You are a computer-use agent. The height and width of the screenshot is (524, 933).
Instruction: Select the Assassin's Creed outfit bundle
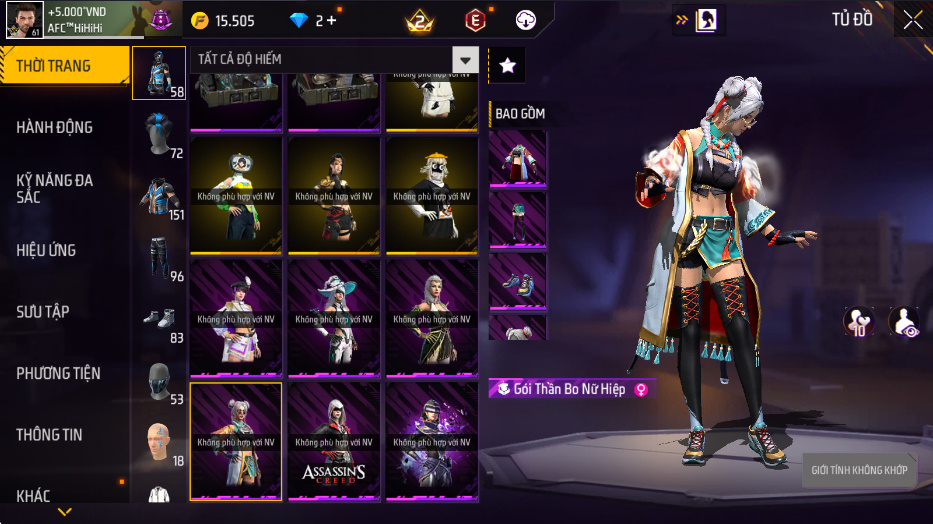point(334,441)
